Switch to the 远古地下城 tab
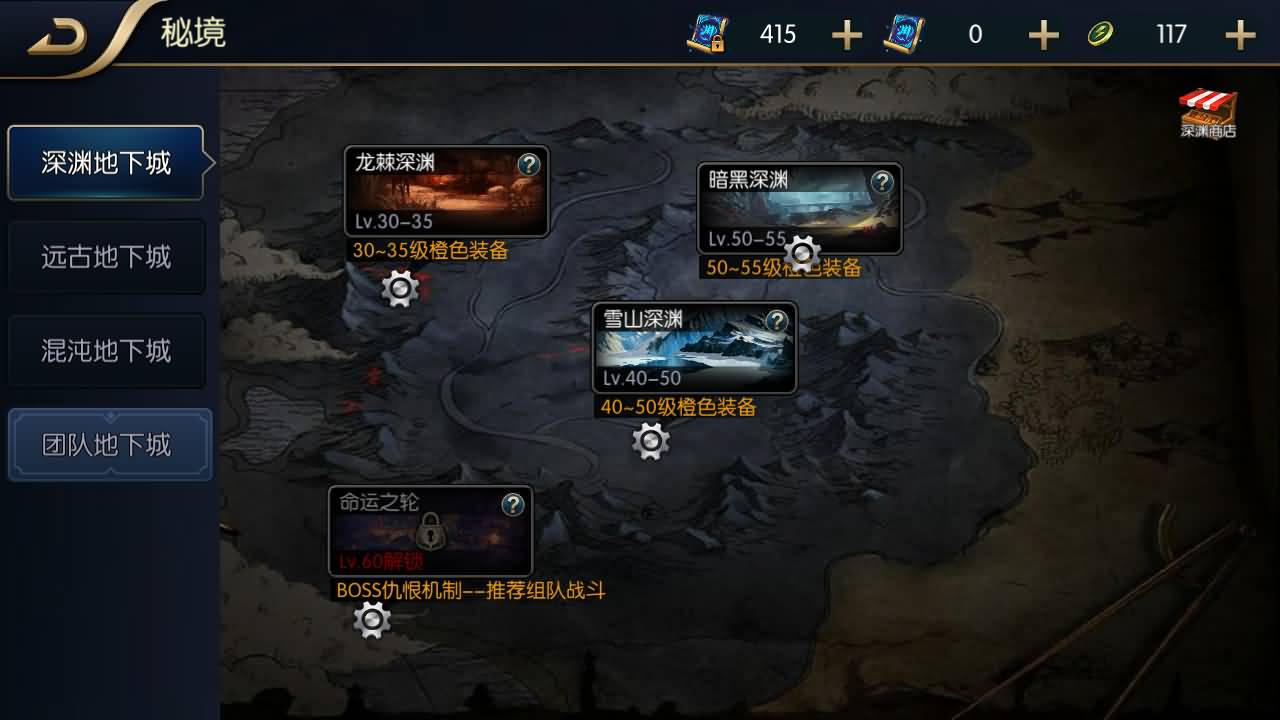 (106, 257)
